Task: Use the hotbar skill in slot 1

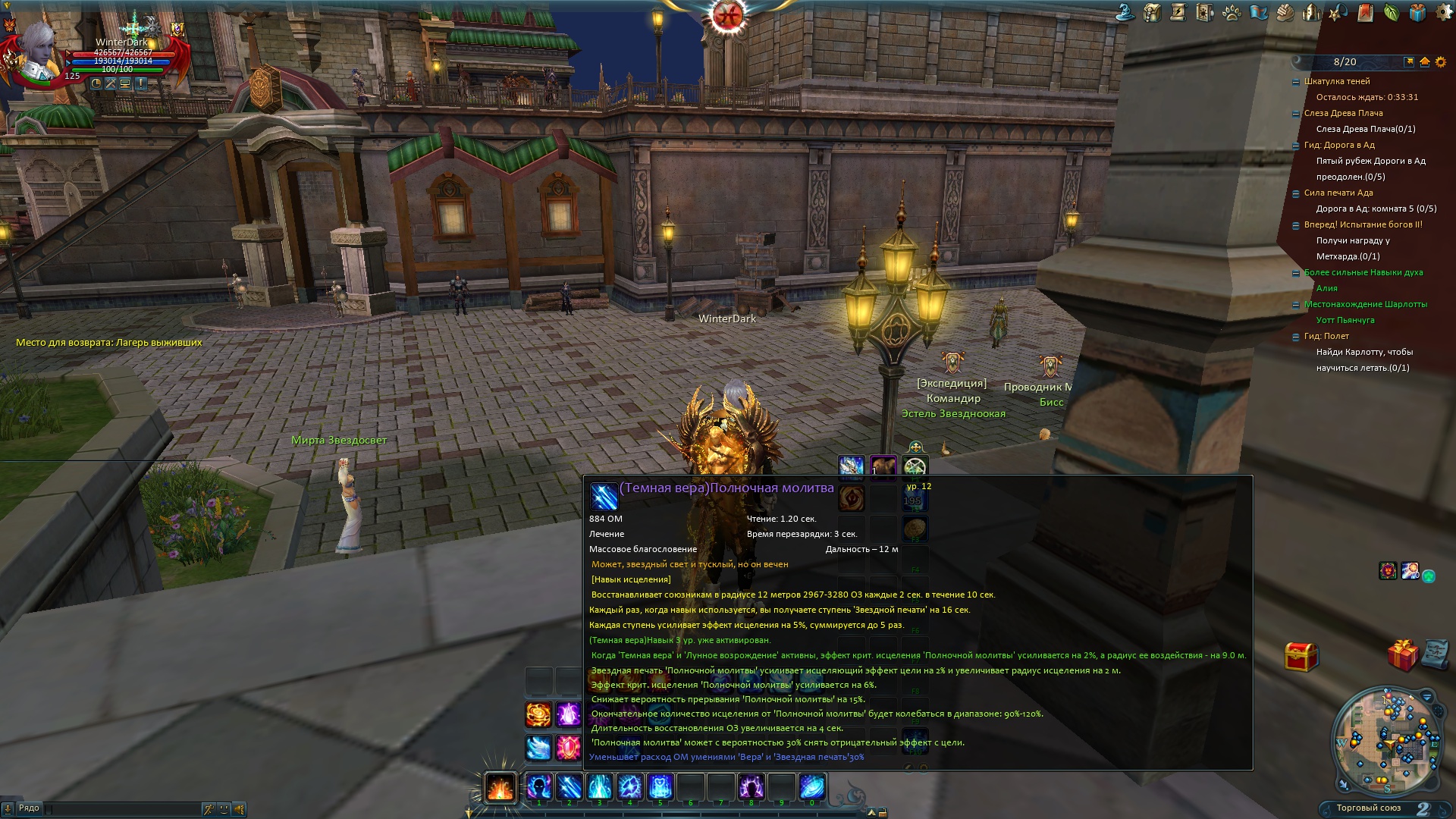Action: 539,787
